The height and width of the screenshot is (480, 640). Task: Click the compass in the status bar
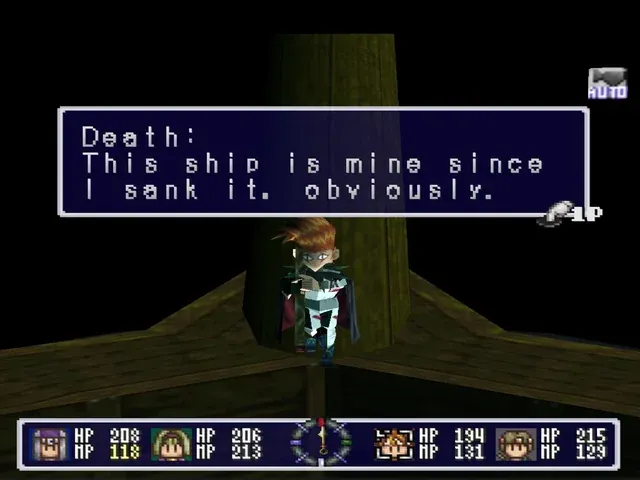tap(321, 442)
